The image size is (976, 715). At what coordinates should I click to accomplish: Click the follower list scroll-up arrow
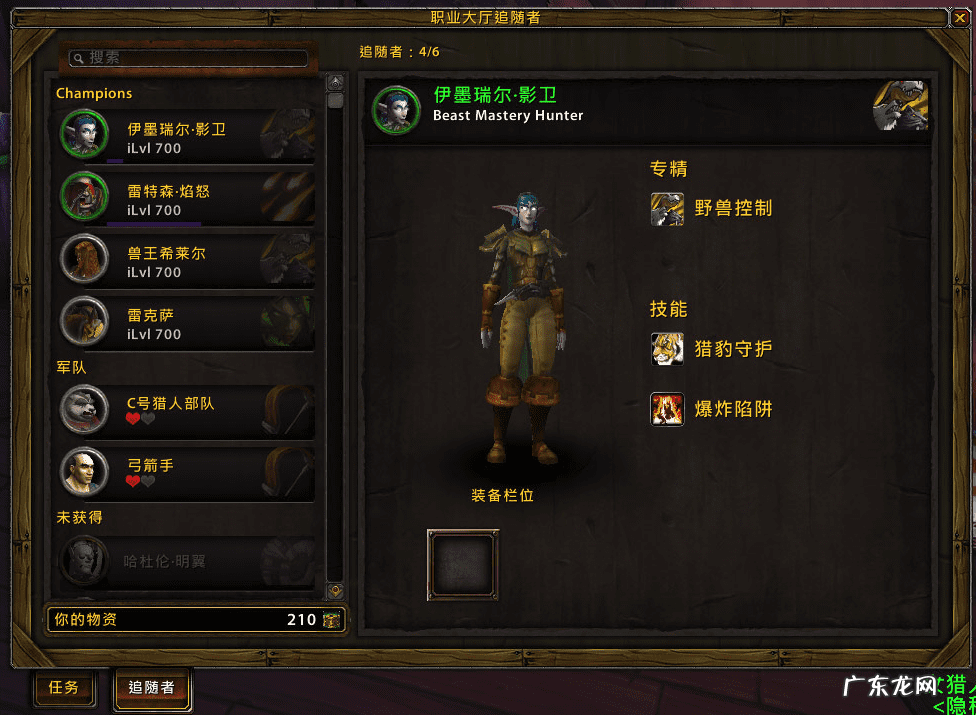336,82
